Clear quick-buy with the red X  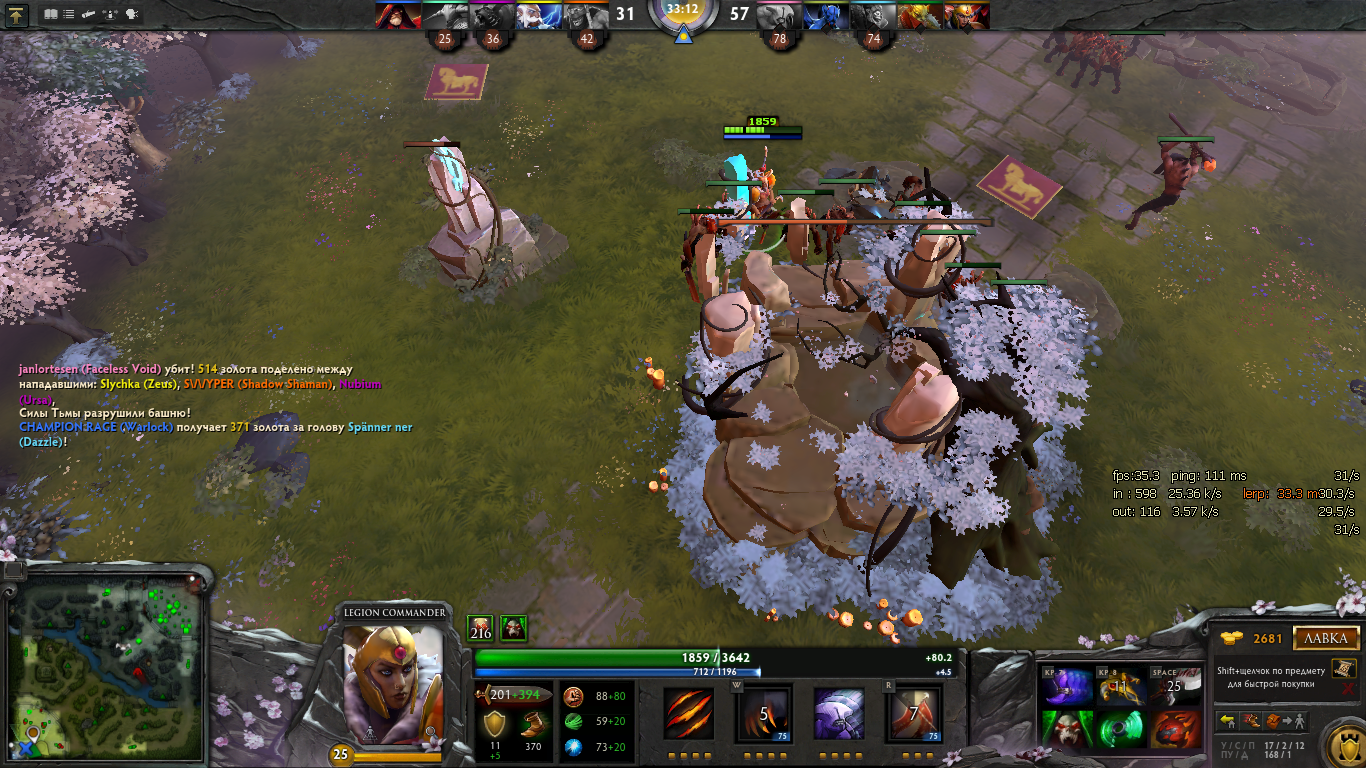(x=1348, y=689)
